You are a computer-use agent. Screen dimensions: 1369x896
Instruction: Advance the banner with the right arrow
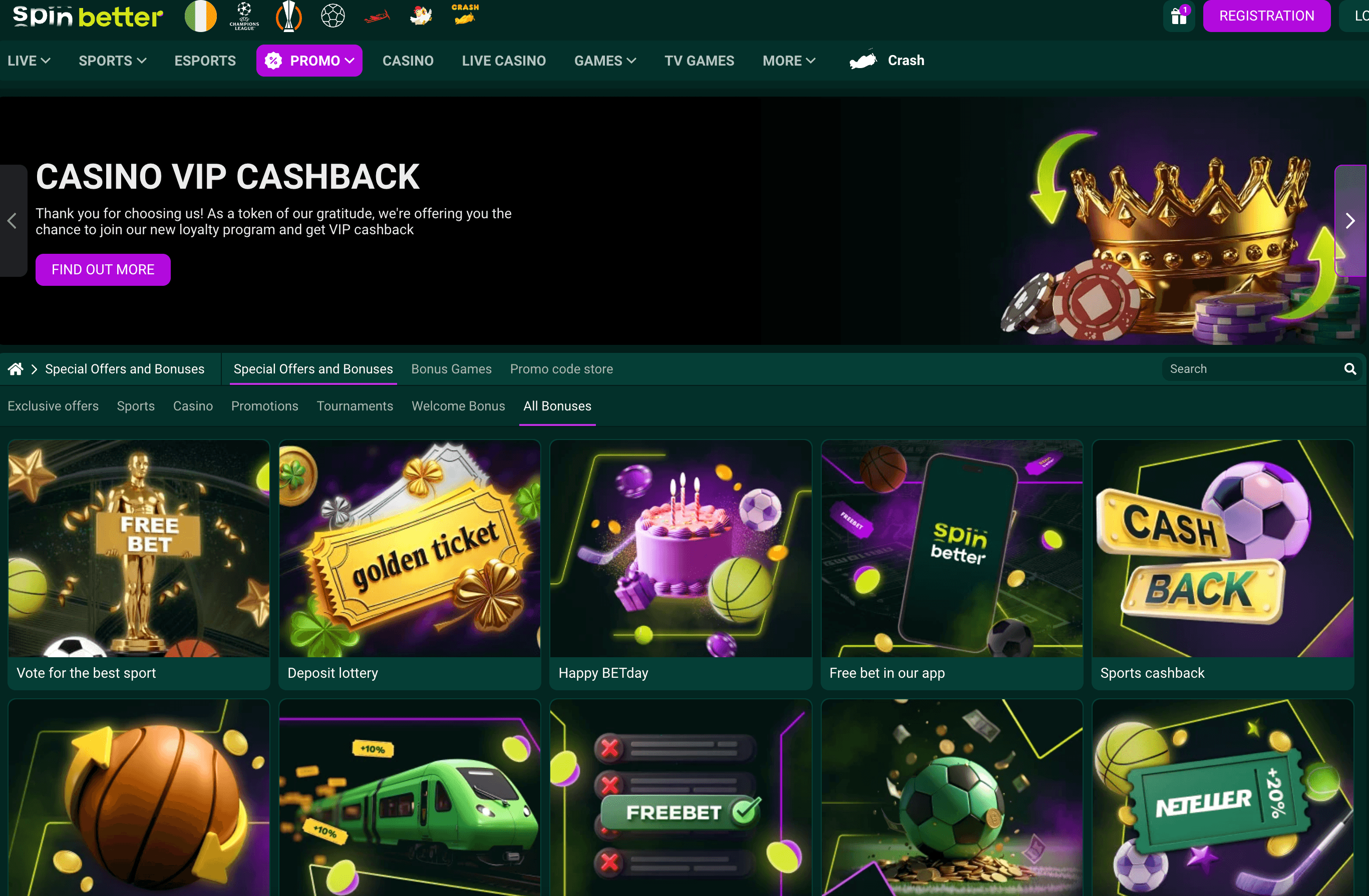tap(1350, 220)
